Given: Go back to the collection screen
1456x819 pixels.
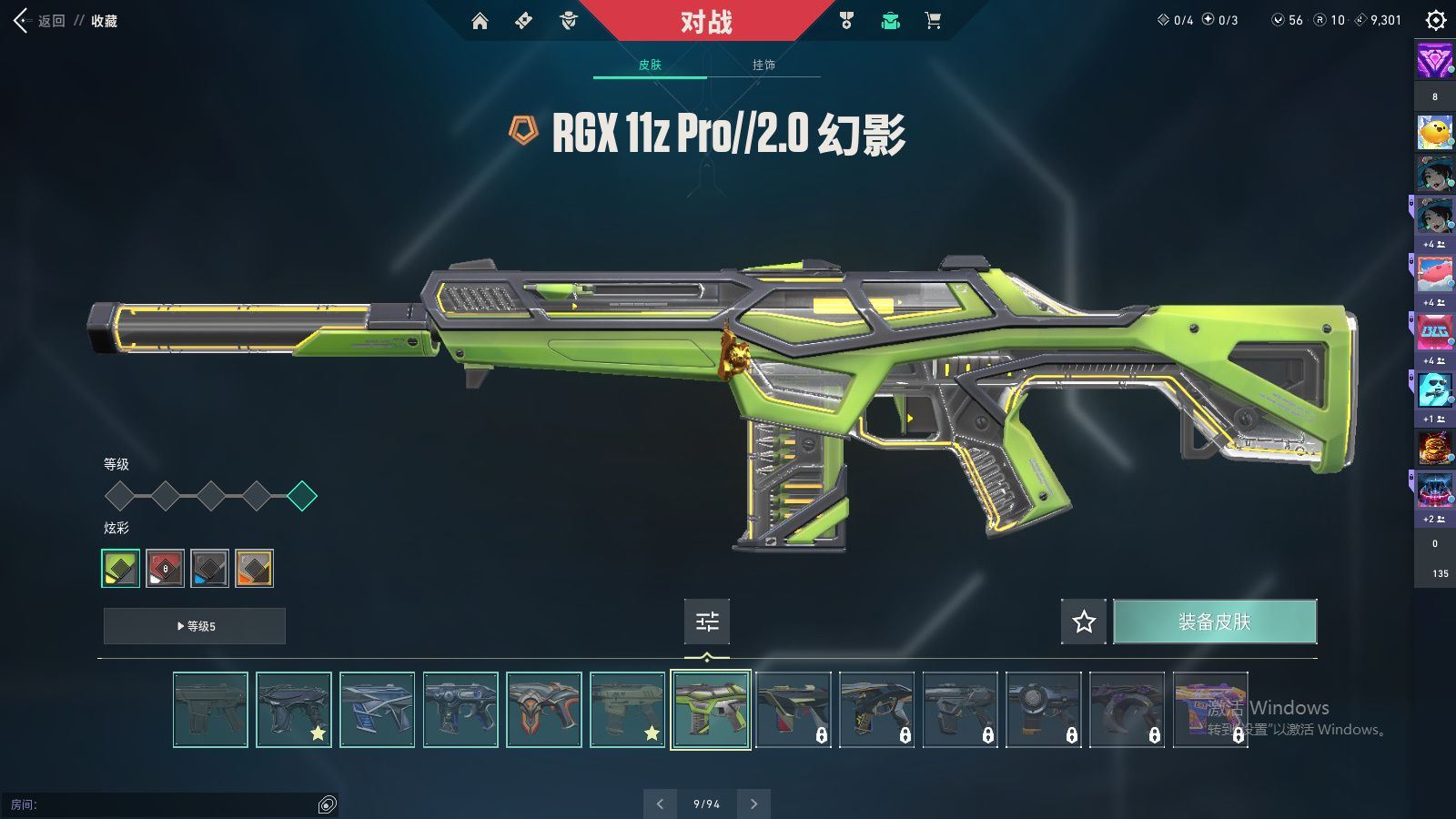Looking at the screenshot, I should [x=41, y=21].
